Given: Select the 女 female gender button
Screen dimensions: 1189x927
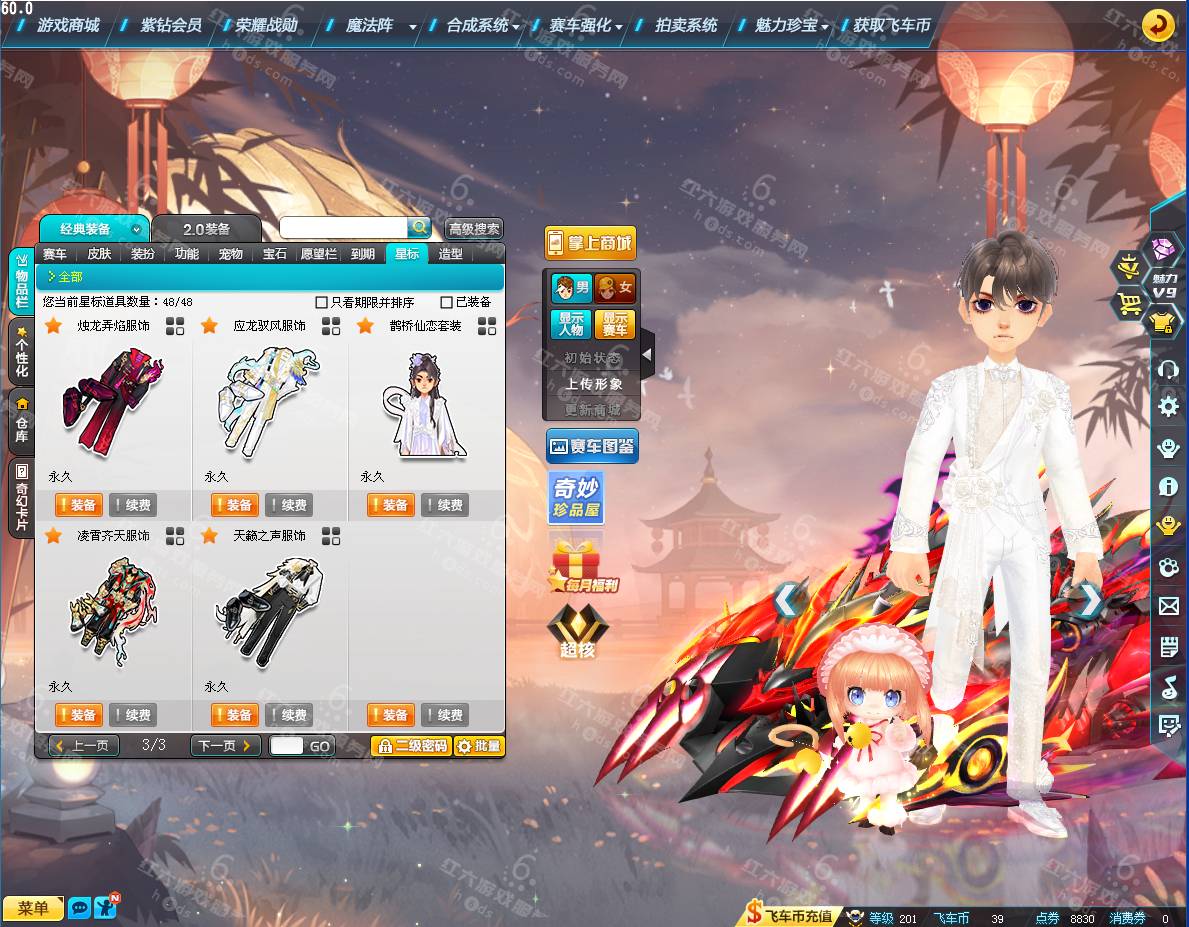Looking at the screenshot, I should (615, 289).
